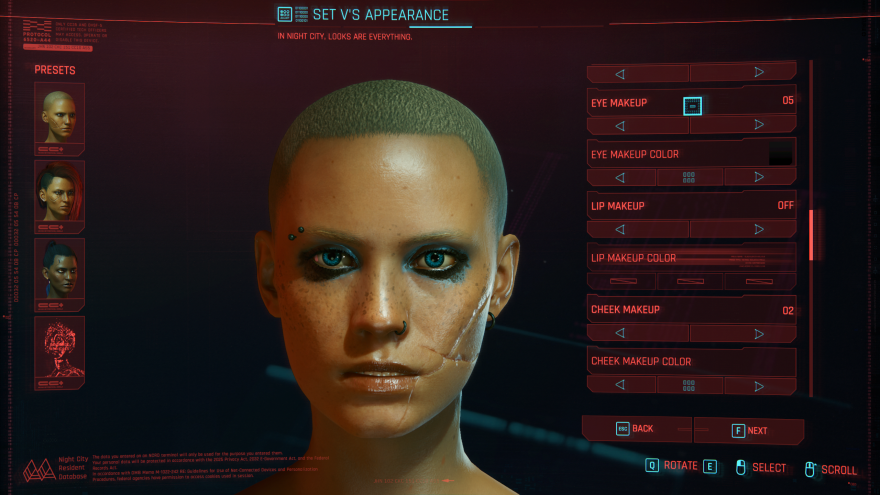880x495 pixels.
Task: Open the Cheek Makeup Color palette grid
Action: coord(689,385)
